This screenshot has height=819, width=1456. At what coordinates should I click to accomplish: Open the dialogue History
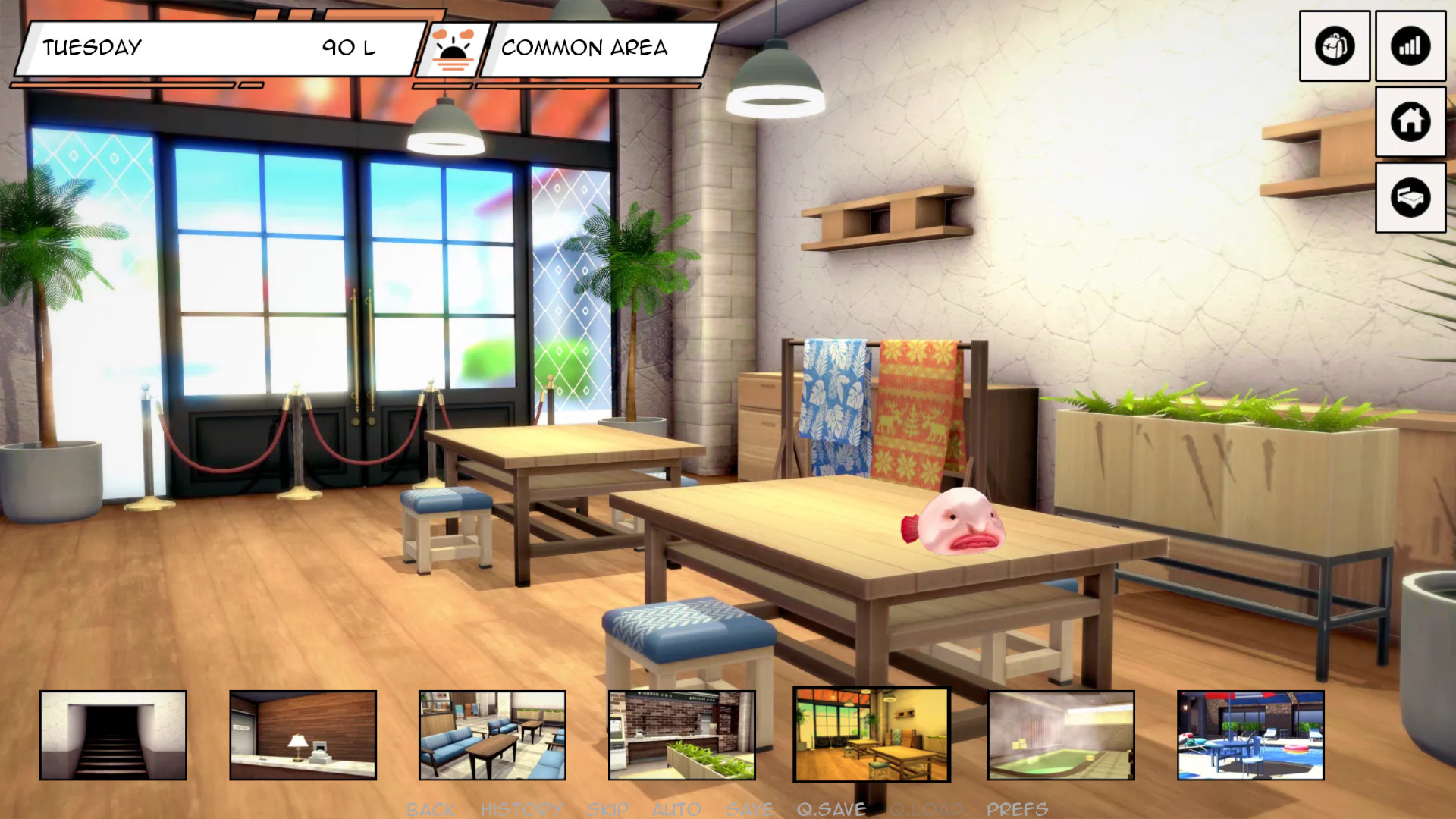(522, 809)
